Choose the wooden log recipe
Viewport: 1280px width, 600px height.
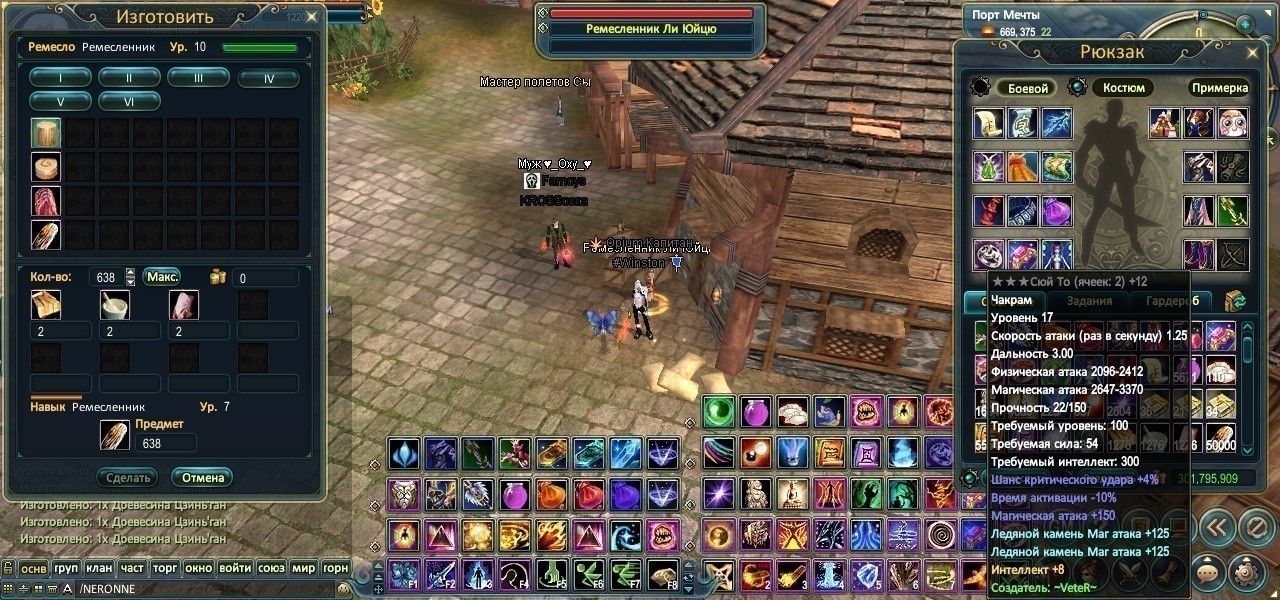(46, 133)
